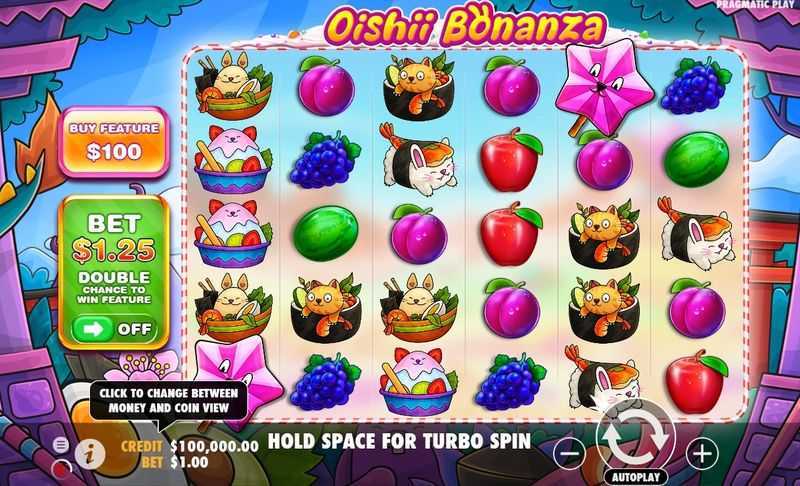800x486 pixels.
Task: Open the game info page
Action: [90, 452]
